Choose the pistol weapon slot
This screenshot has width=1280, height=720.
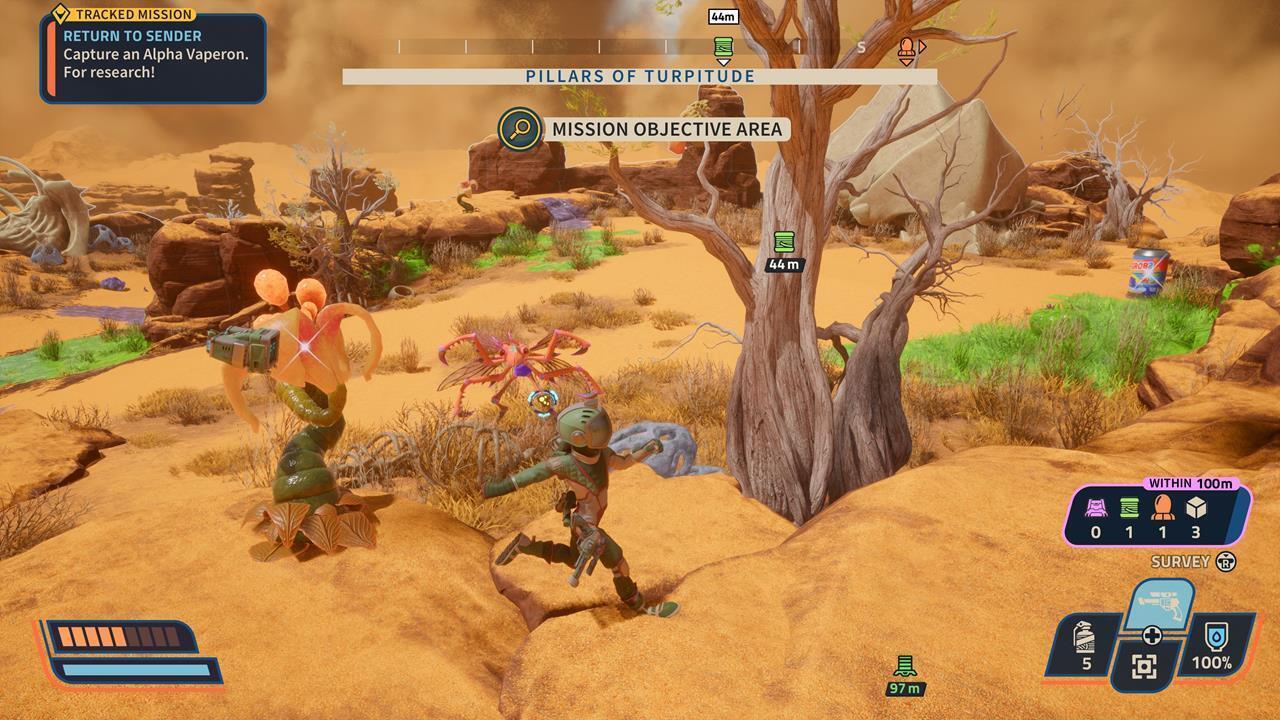tap(1160, 605)
